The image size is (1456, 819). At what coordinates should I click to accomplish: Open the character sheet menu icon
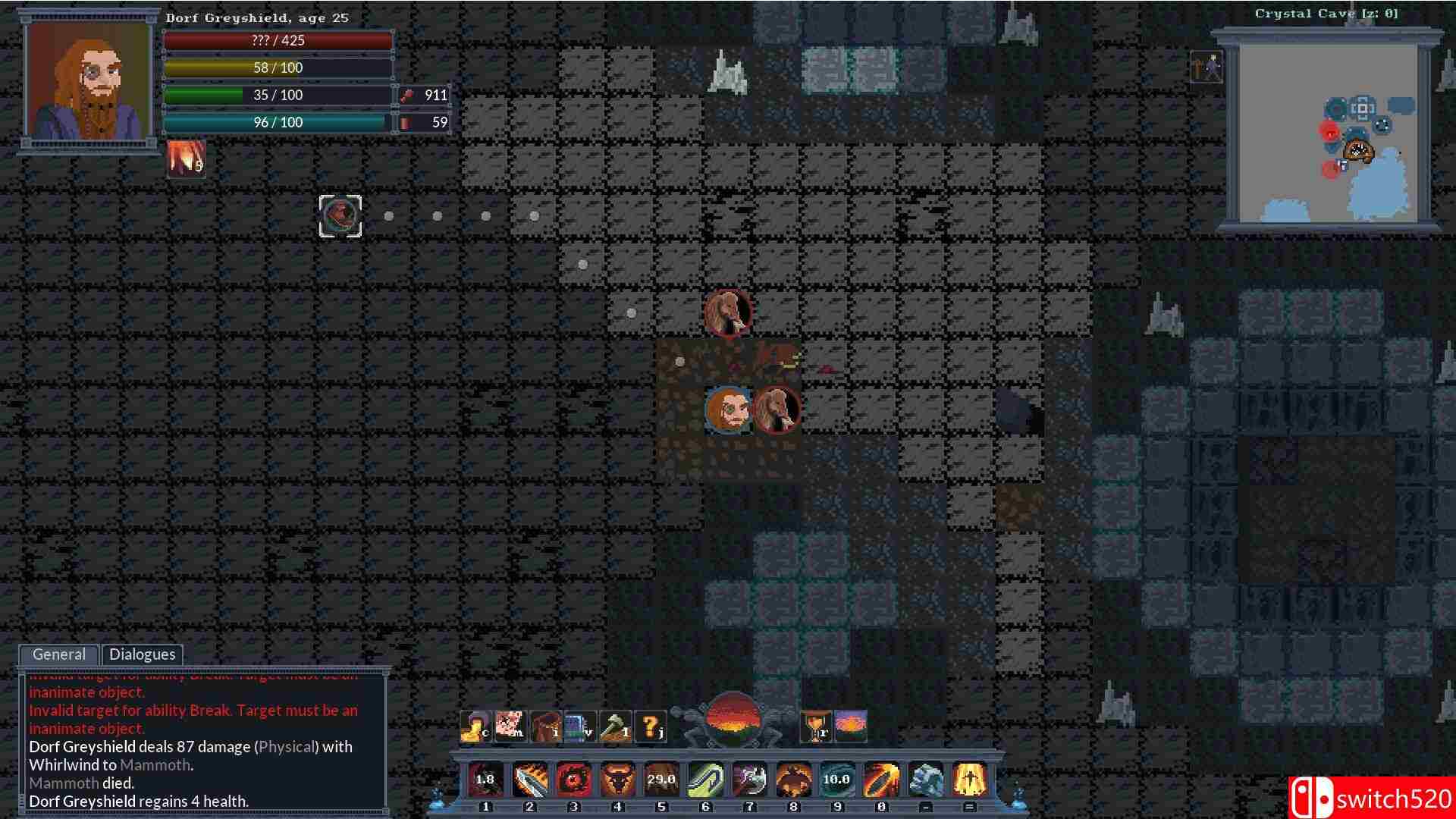(474, 724)
